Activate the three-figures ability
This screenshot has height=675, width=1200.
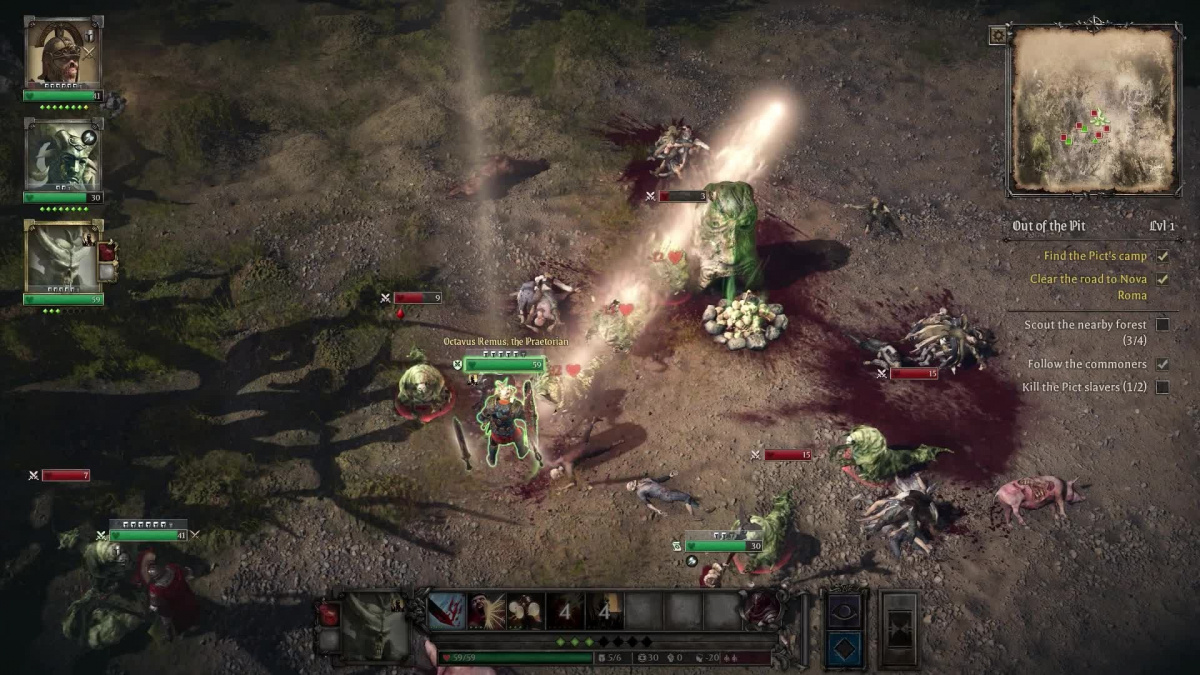[525, 610]
